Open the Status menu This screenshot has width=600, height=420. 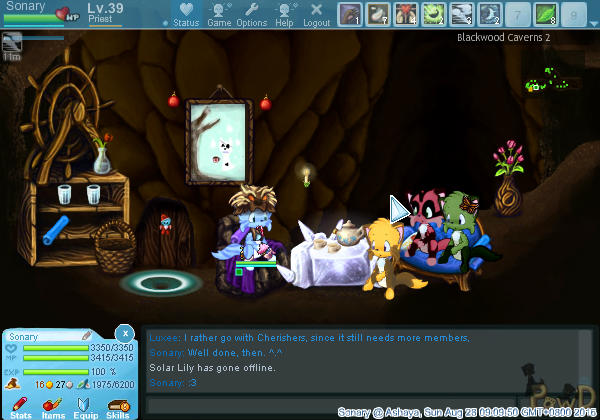coord(186,15)
